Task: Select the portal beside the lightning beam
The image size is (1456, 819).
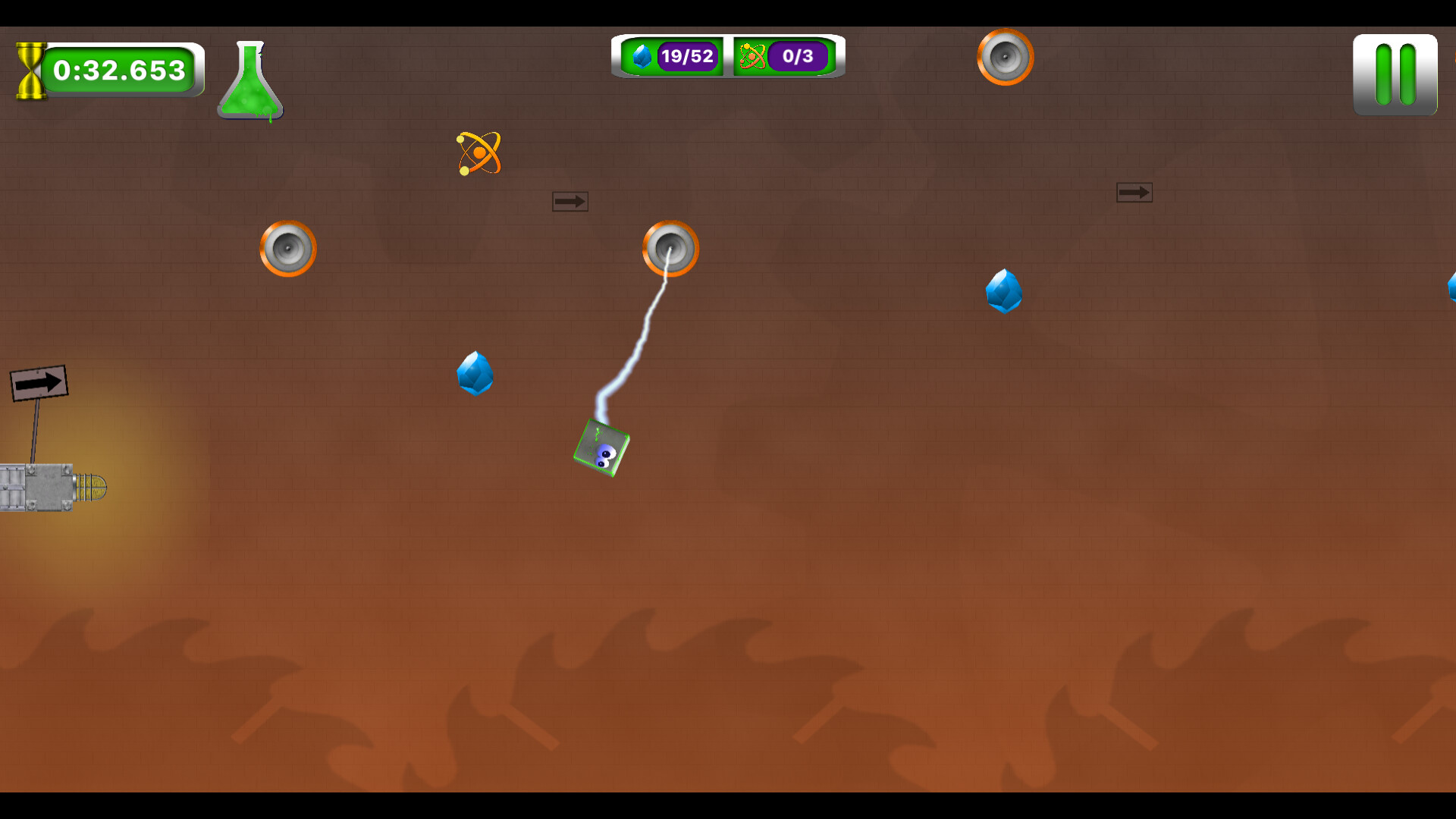Action: click(x=670, y=248)
